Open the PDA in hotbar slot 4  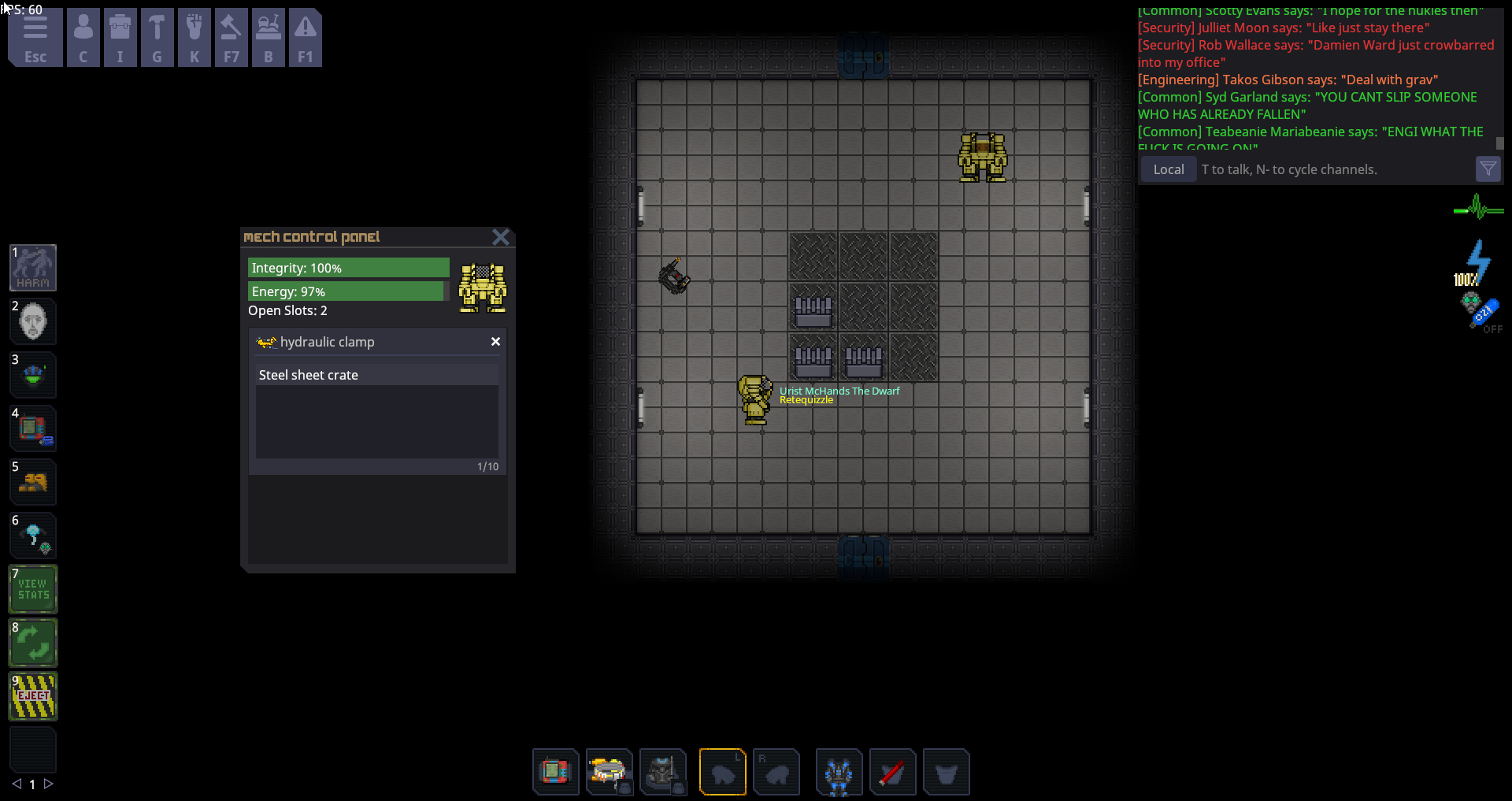pyautogui.click(x=32, y=428)
